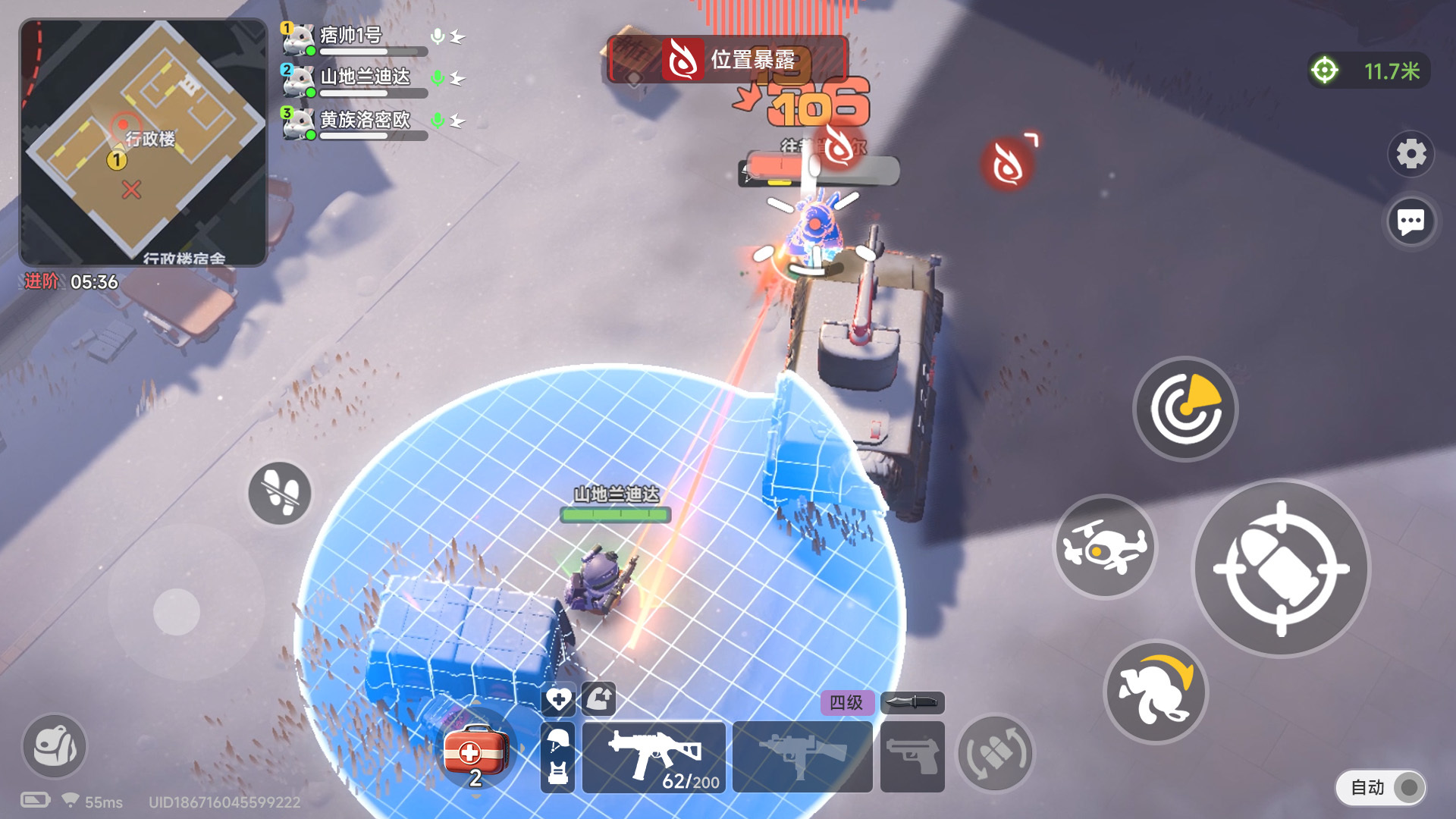
Task: Select the equipped SMG weapon slot
Action: [x=654, y=755]
